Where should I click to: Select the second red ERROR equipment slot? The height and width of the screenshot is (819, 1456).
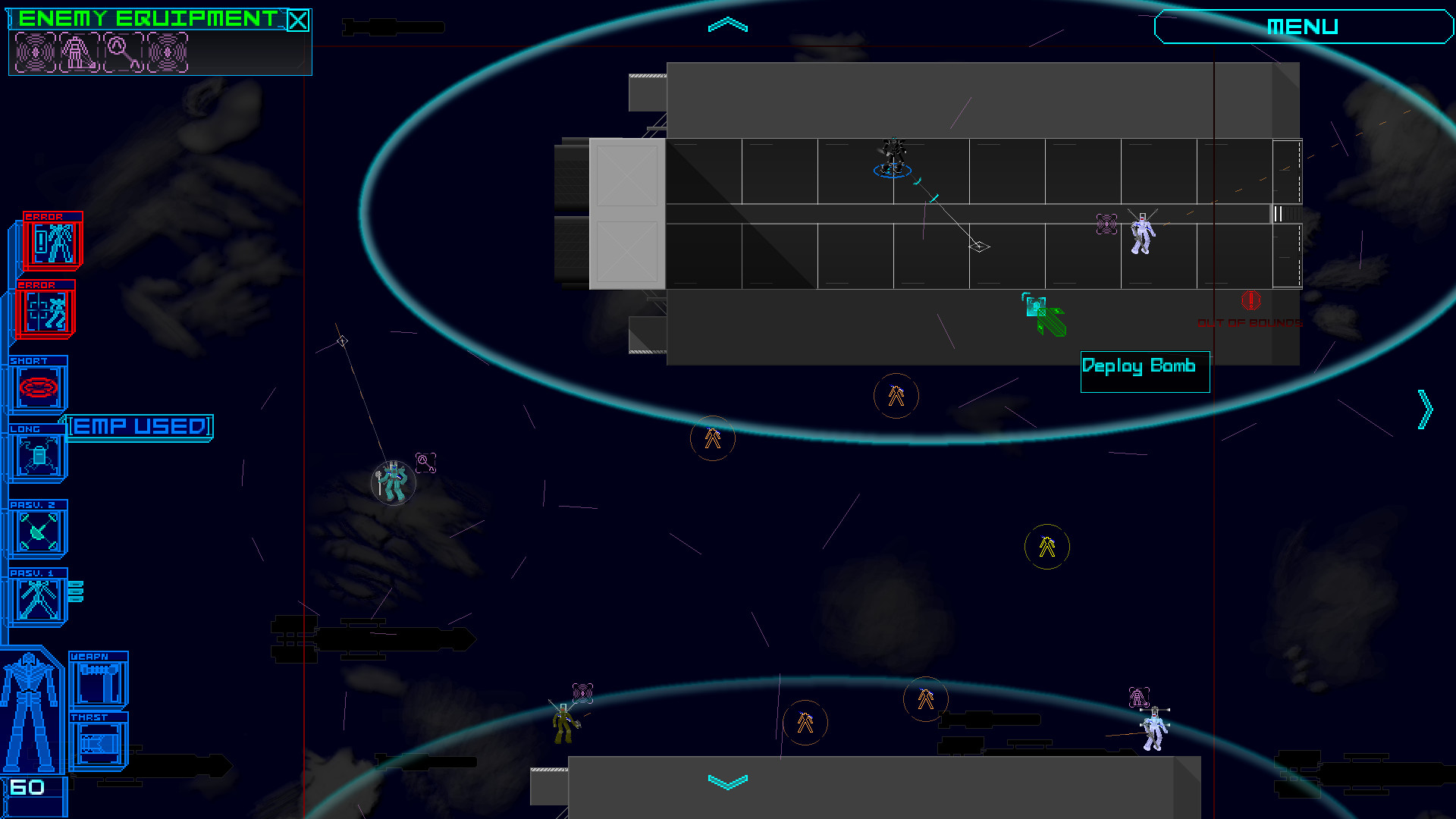pyautogui.click(x=45, y=311)
